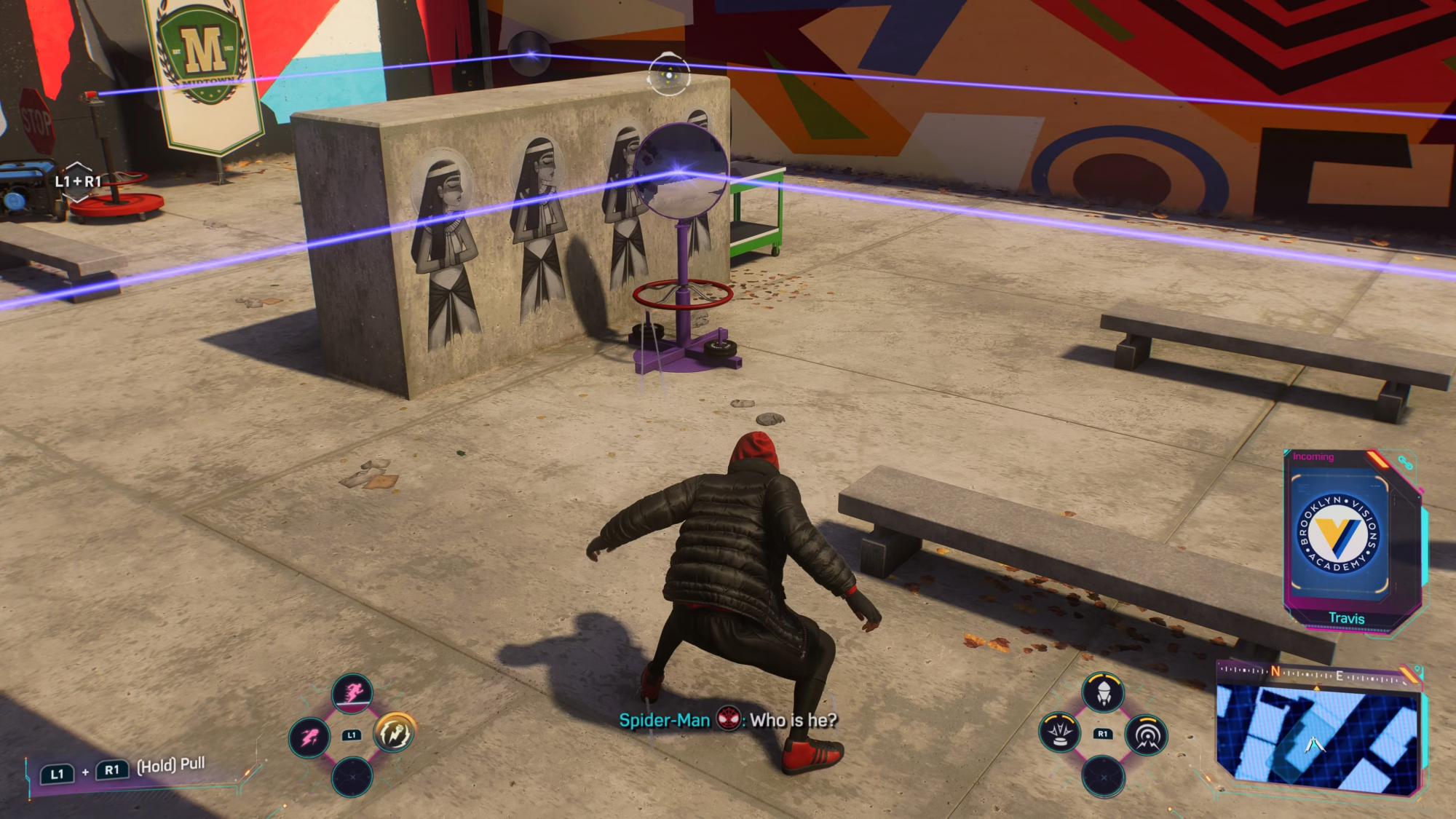Activate the pink lightning fist ability
Image resolution: width=1456 pixels, height=819 pixels.
tap(309, 737)
